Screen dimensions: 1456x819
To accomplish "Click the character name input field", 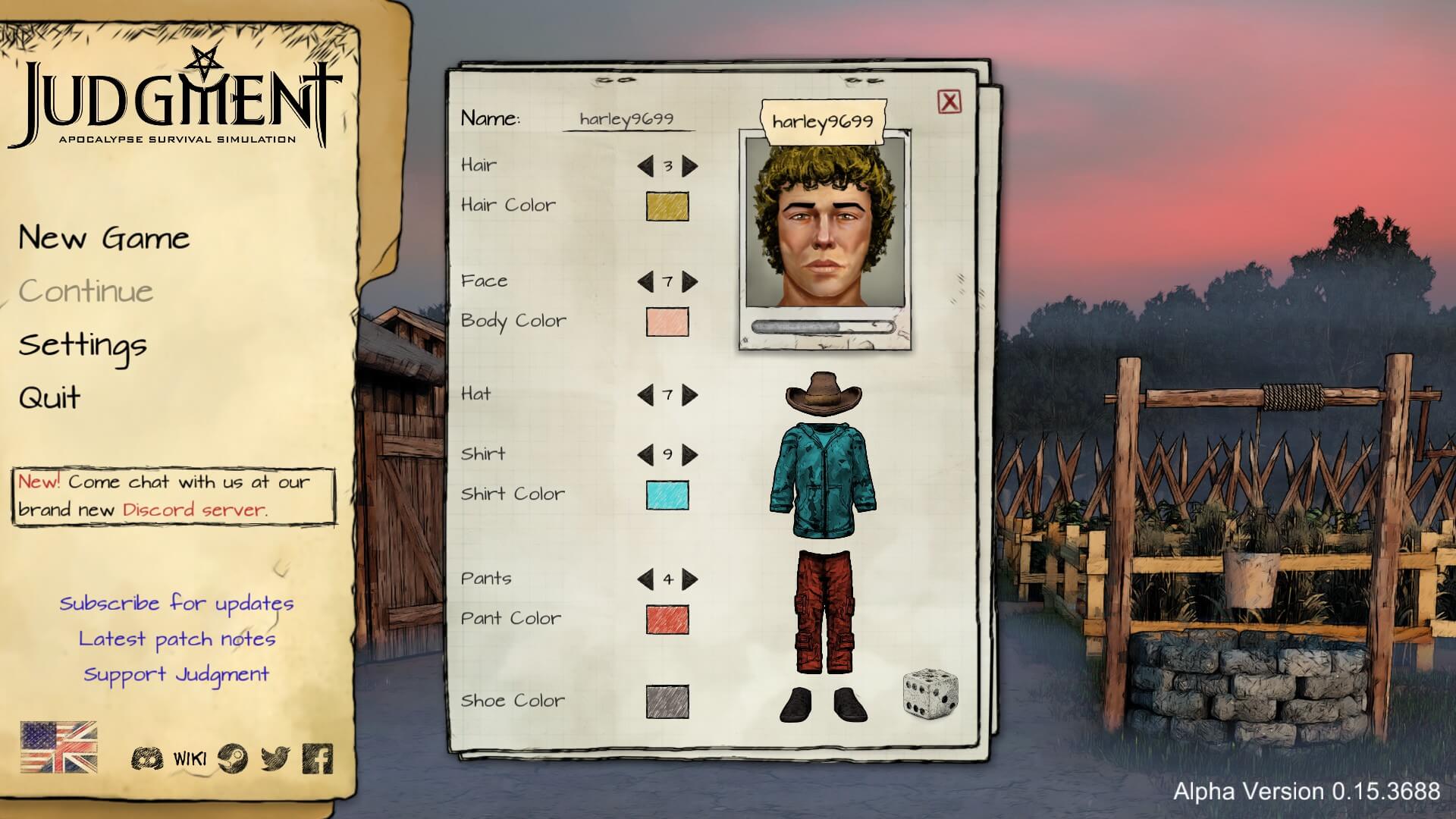I will [x=627, y=119].
